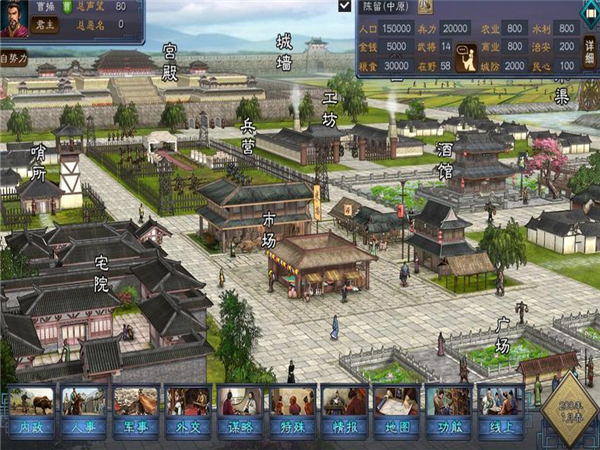Click the advisor speech-bubble icon in city panel
The width and height of the screenshot is (600, 450).
[466, 59]
